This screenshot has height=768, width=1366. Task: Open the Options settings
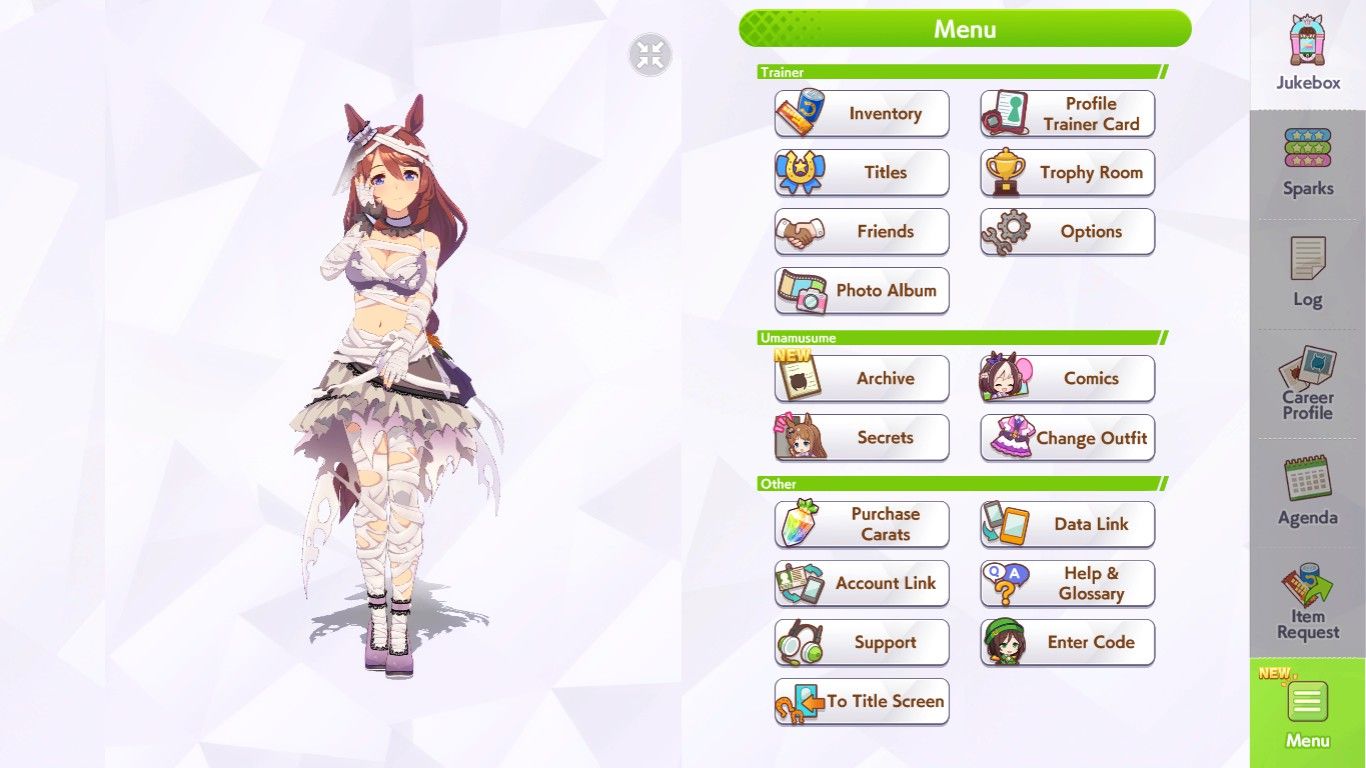(x=1067, y=232)
